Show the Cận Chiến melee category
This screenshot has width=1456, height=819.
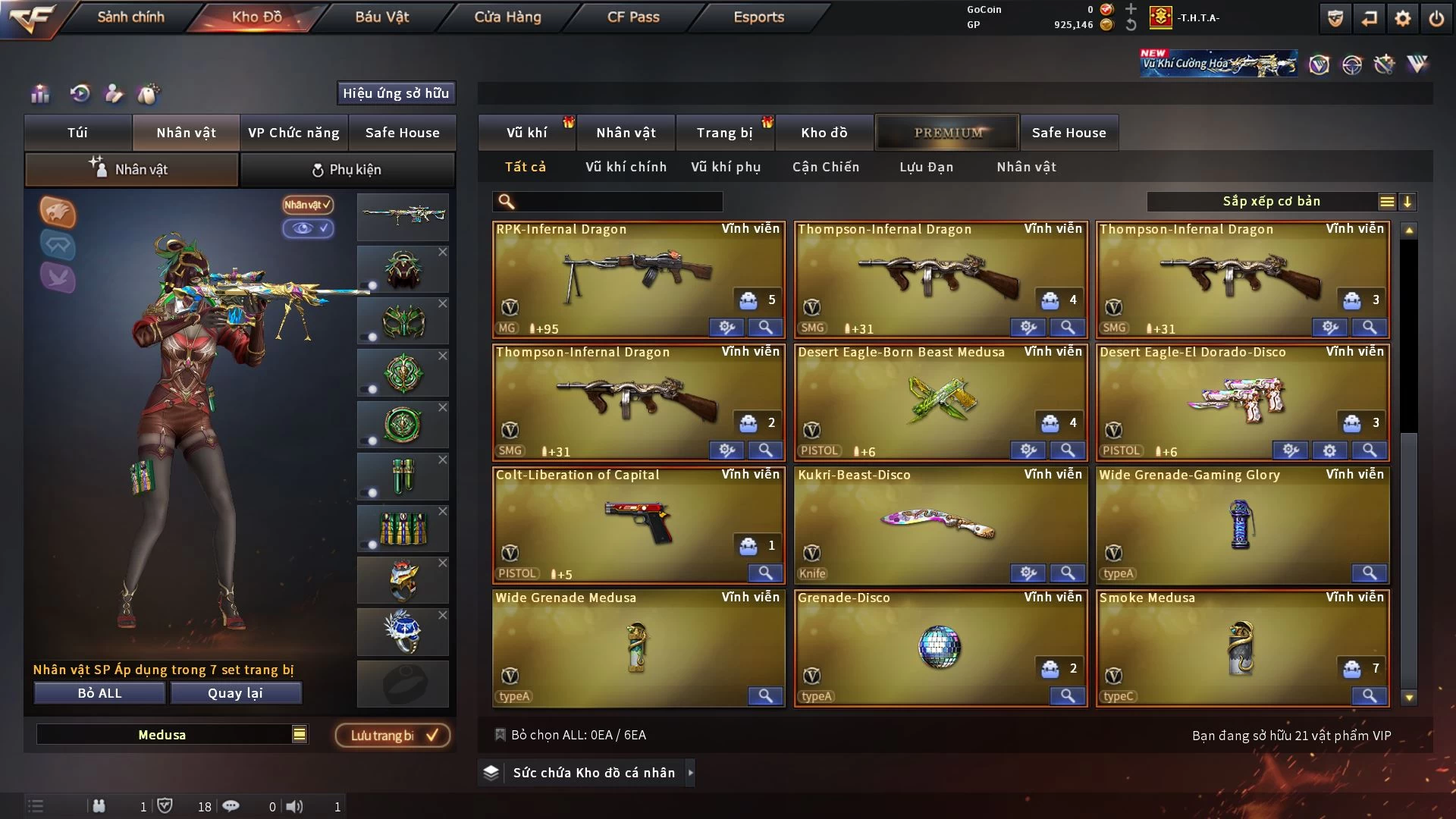coord(826,167)
